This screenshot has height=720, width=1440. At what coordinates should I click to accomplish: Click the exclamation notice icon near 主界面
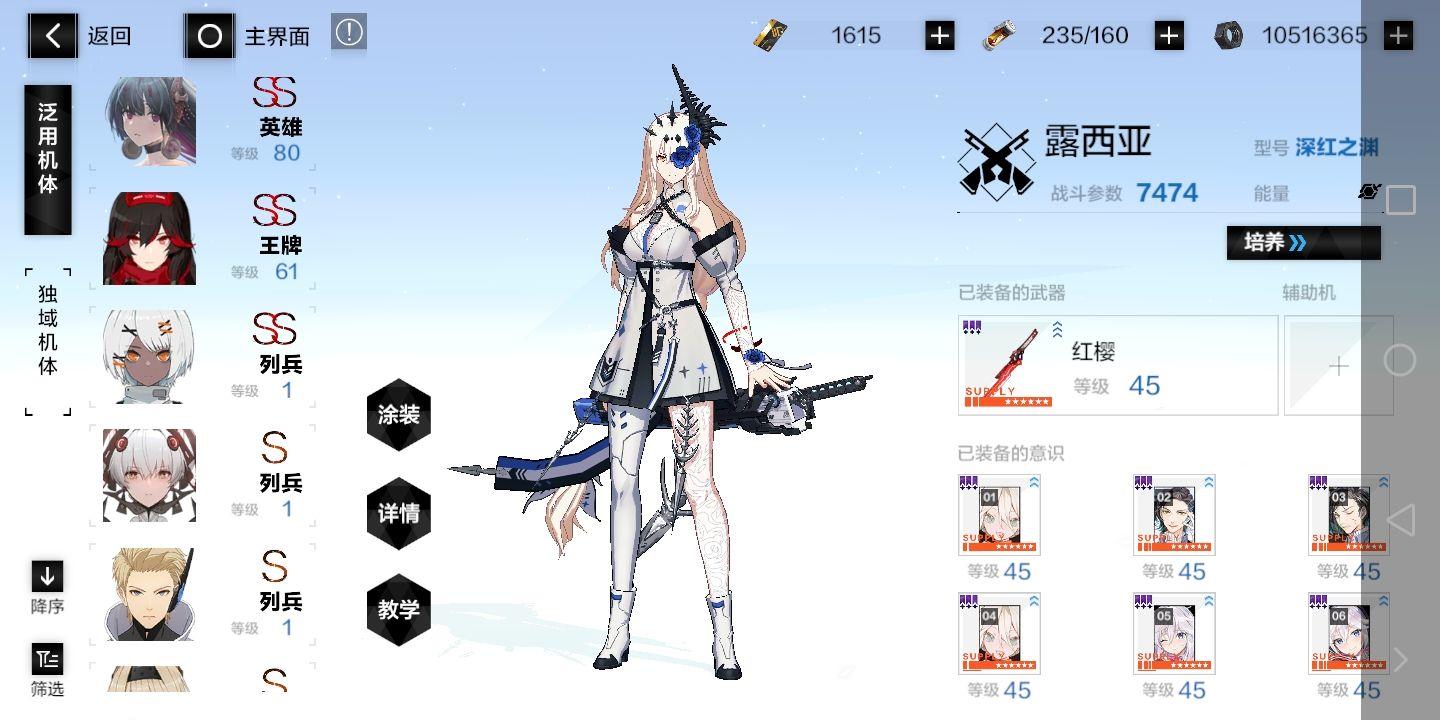pyautogui.click(x=348, y=33)
